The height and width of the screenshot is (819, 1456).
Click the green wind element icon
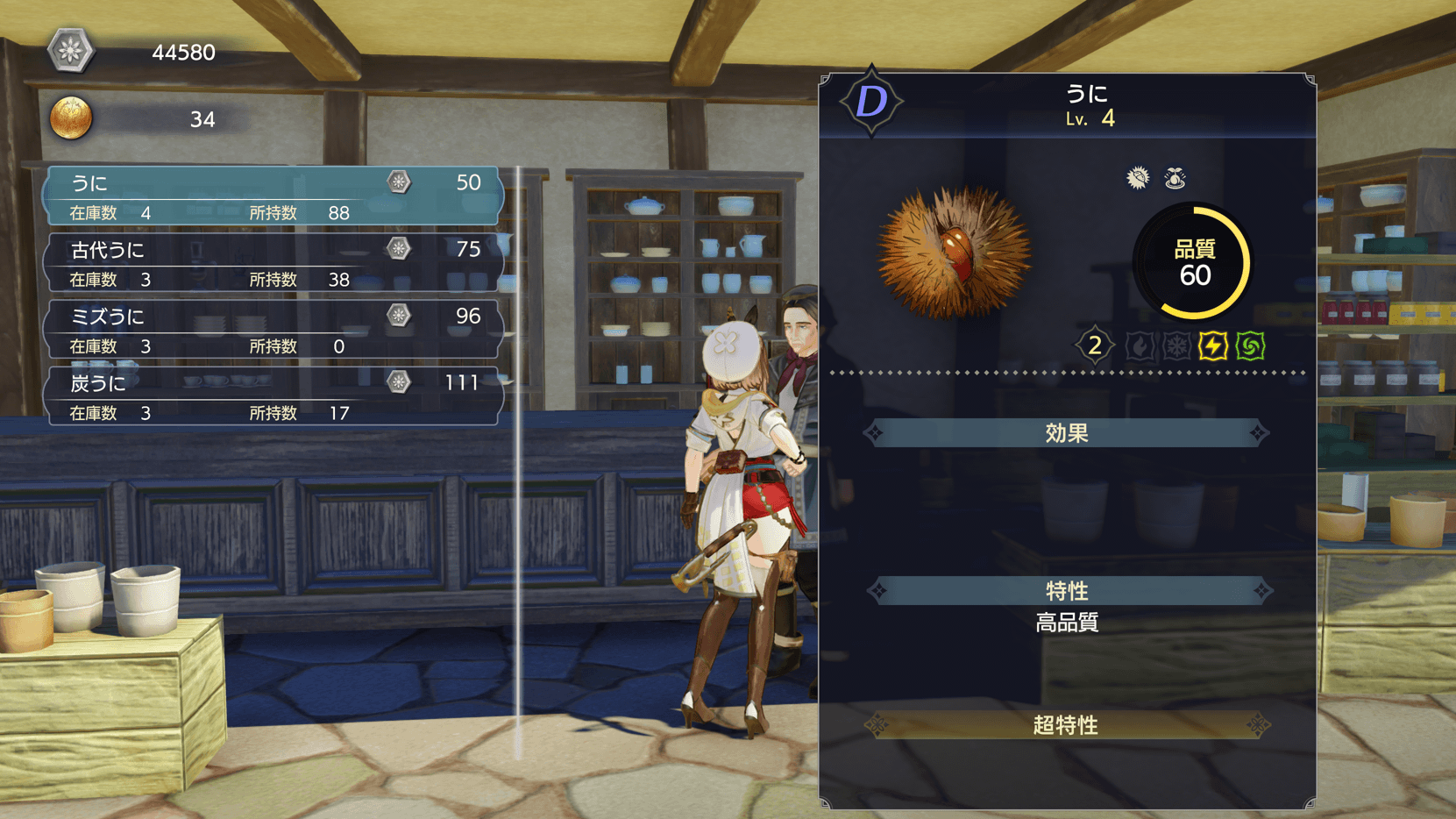1251,346
